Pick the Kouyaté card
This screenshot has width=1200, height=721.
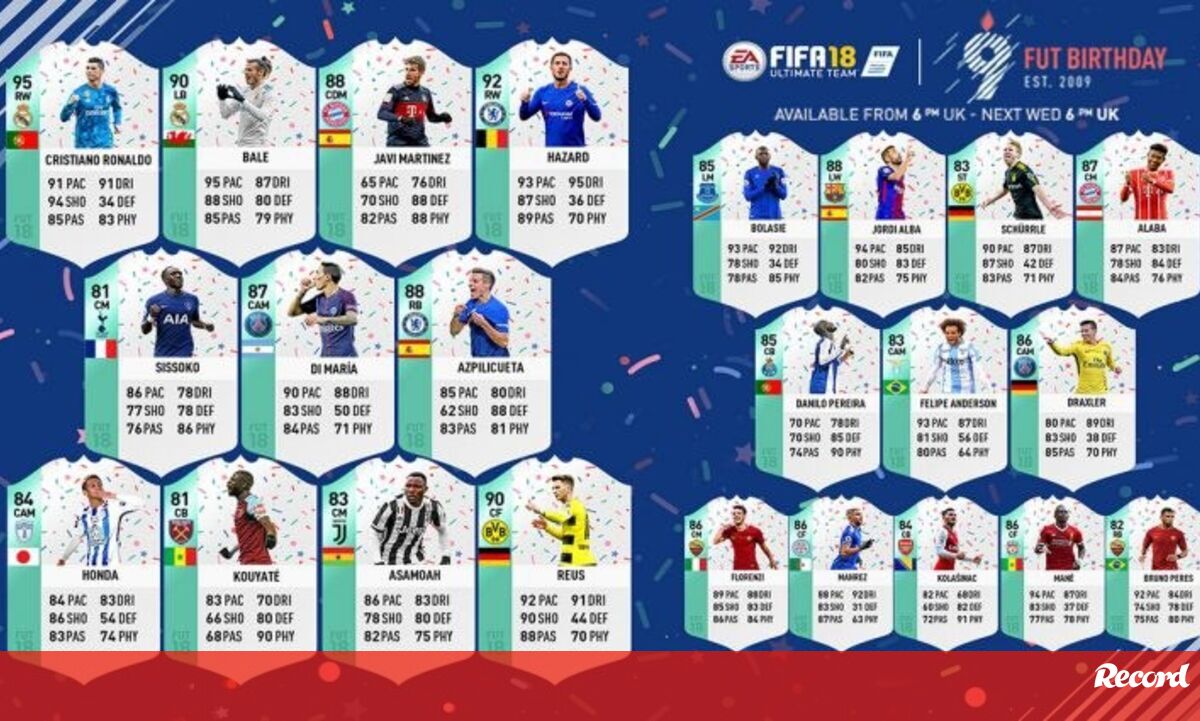(240, 560)
